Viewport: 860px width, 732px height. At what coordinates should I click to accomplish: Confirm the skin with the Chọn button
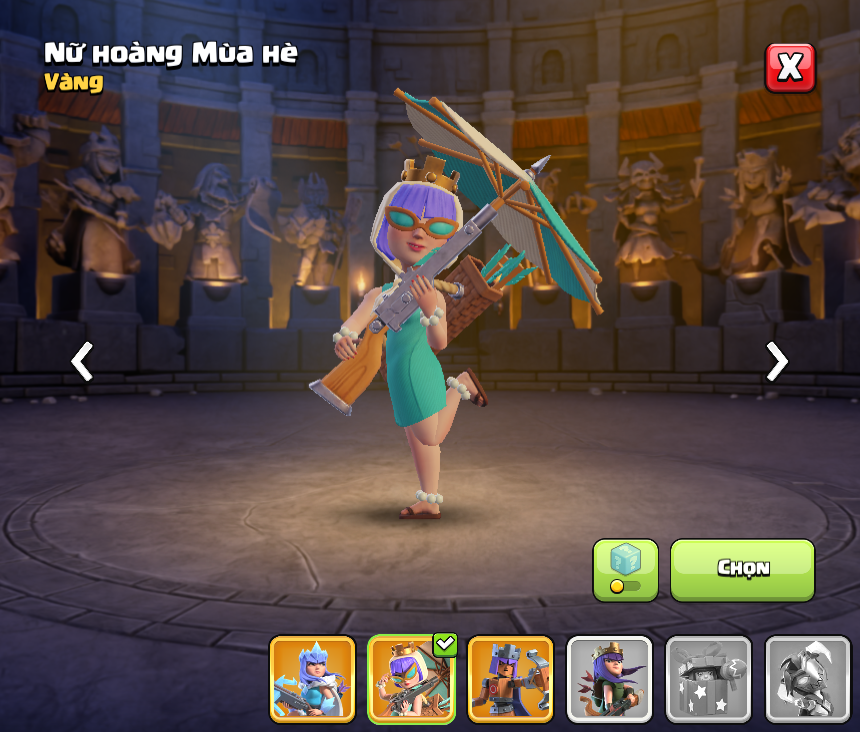click(x=742, y=569)
